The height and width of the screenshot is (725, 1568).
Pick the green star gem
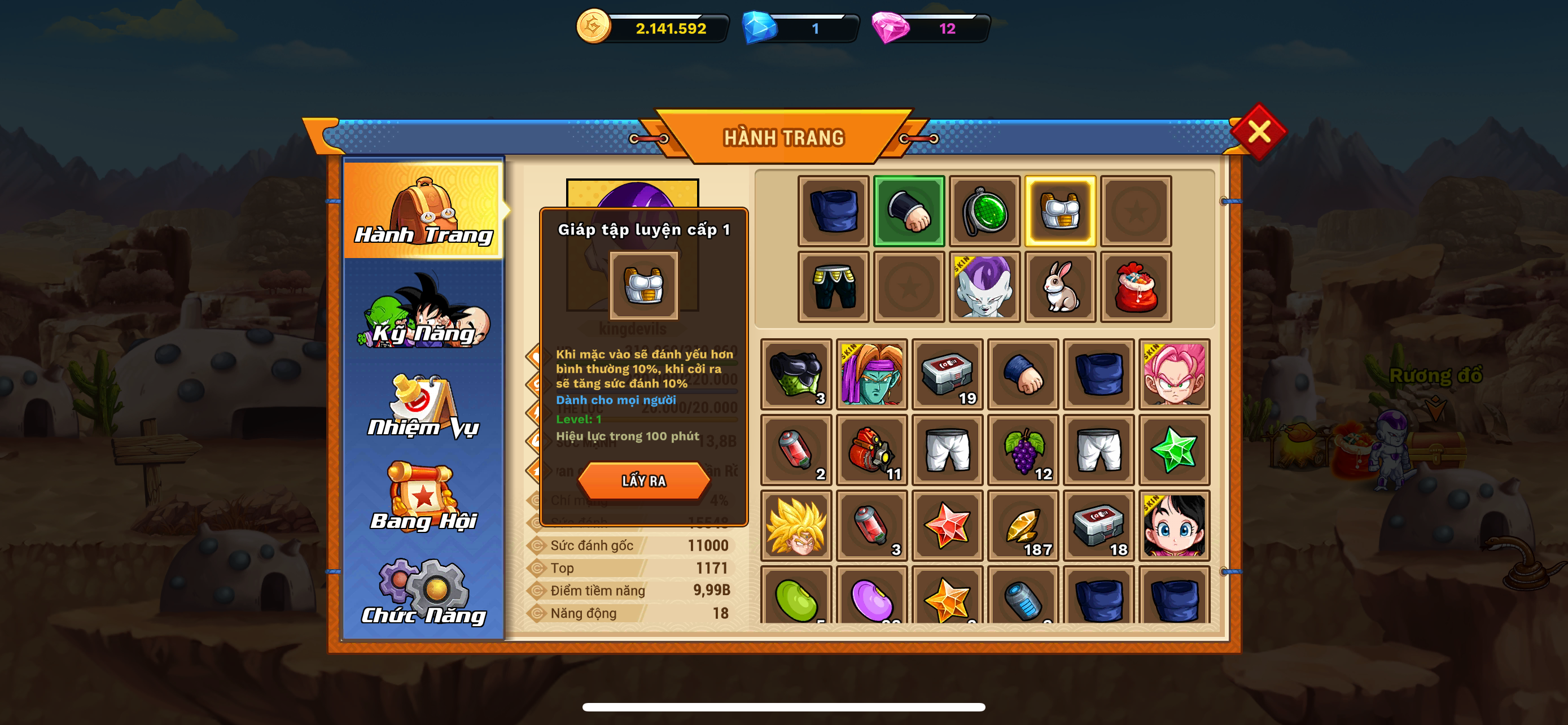pyautogui.click(x=1173, y=450)
